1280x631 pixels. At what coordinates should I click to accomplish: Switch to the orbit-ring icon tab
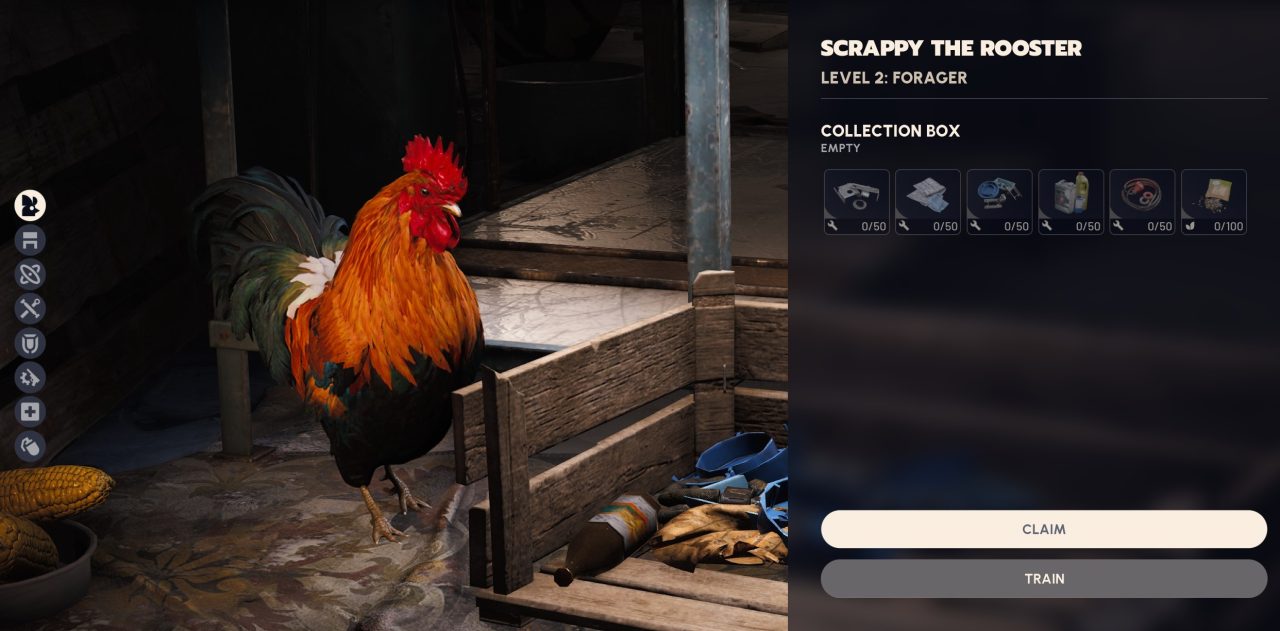click(30, 274)
